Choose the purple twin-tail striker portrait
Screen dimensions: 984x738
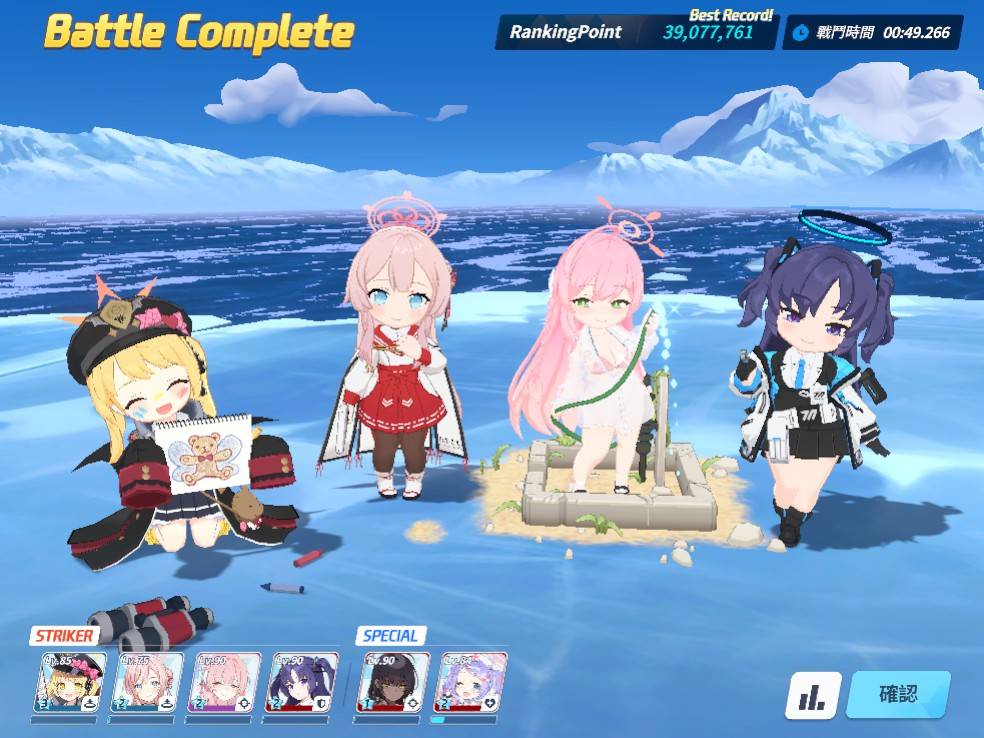301,682
